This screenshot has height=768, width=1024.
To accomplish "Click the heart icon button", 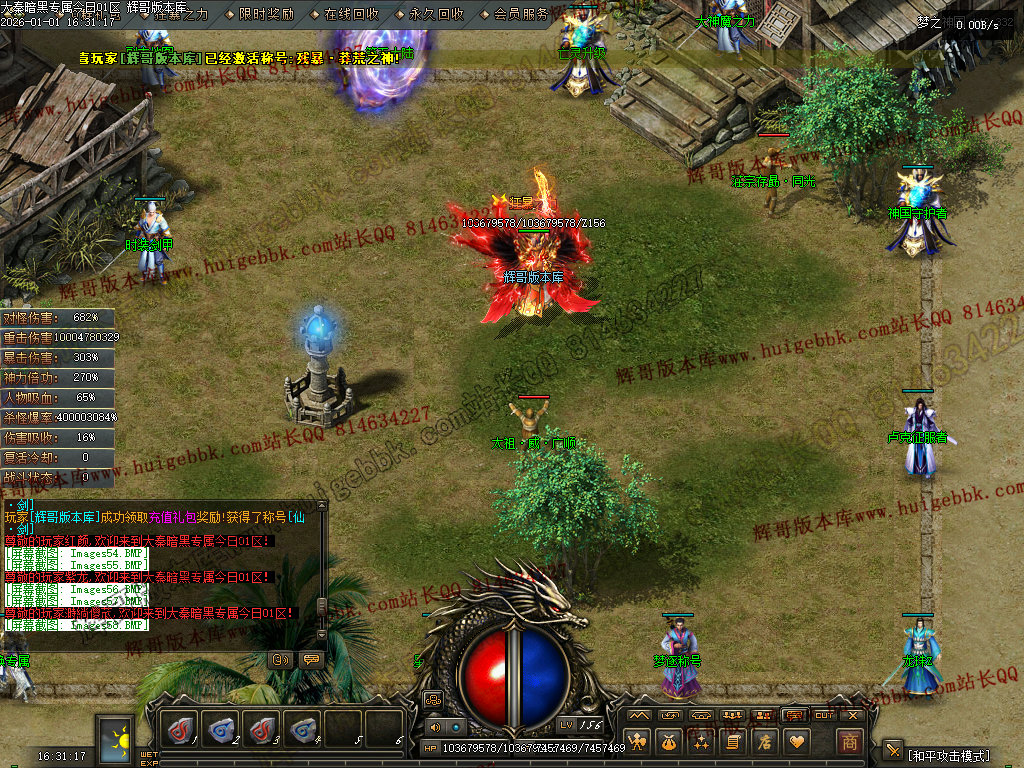I will [797, 741].
